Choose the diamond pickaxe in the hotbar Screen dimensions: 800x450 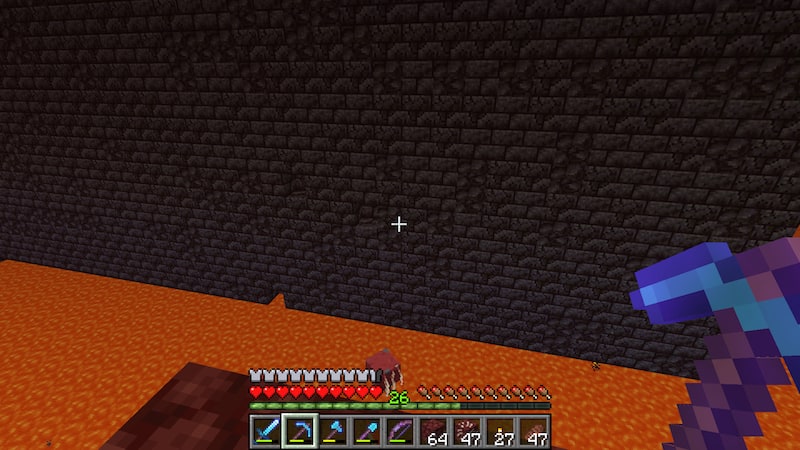(298, 431)
